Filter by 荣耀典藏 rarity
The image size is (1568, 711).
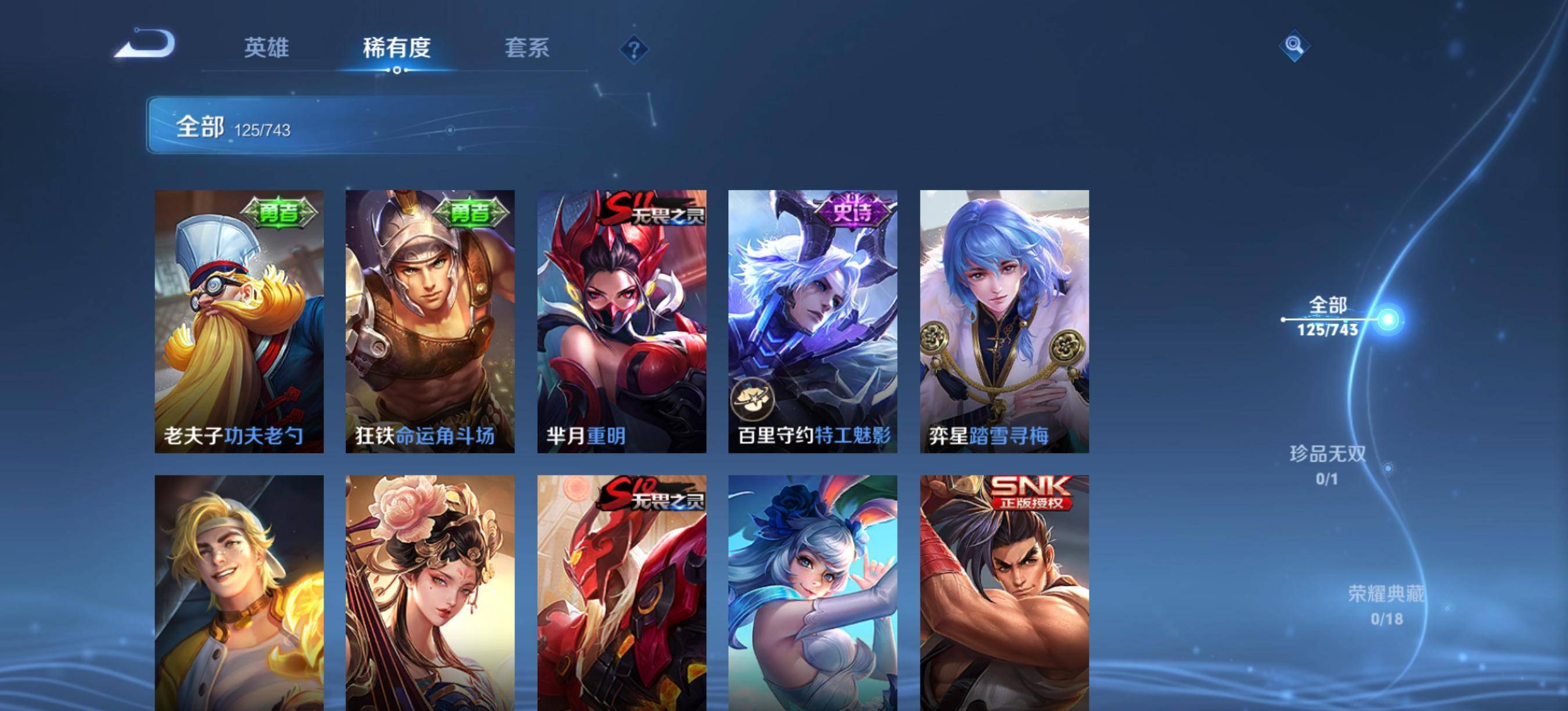point(1387,605)
